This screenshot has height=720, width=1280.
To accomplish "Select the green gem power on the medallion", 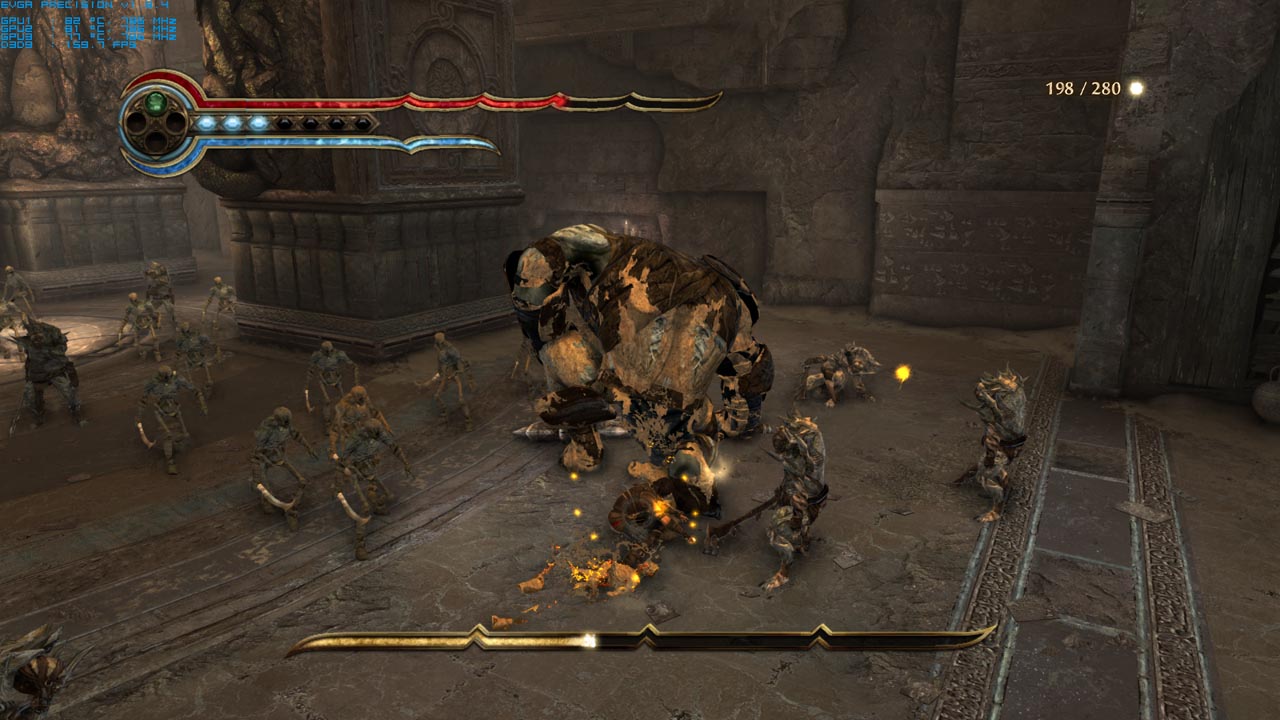I will [x=155, y=102].
